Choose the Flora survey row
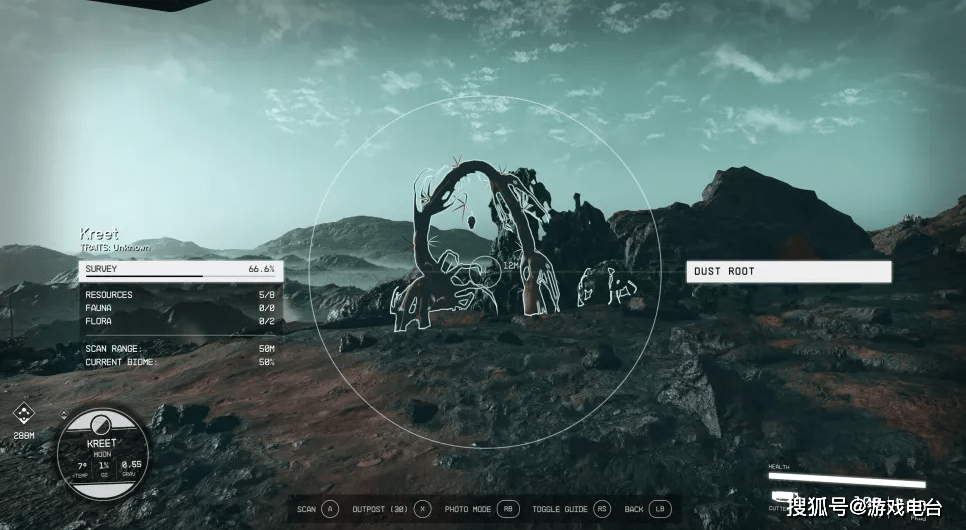Image resolution: width=966 pixels, height=530 pixels. (x=180, y=321)
